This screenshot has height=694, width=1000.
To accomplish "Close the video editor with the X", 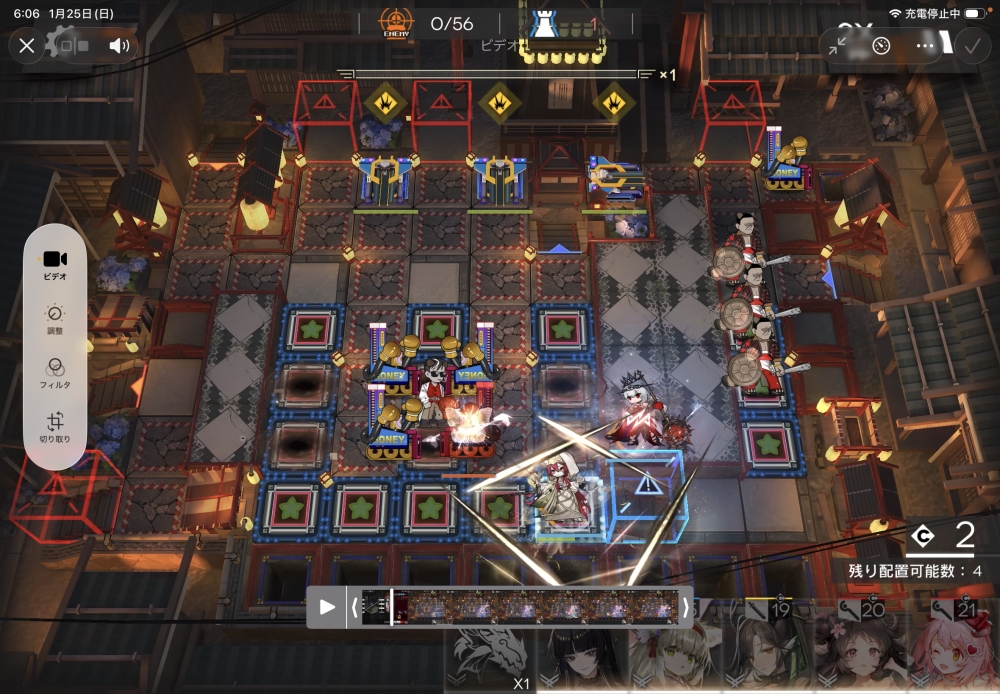I will coord(27,45).
